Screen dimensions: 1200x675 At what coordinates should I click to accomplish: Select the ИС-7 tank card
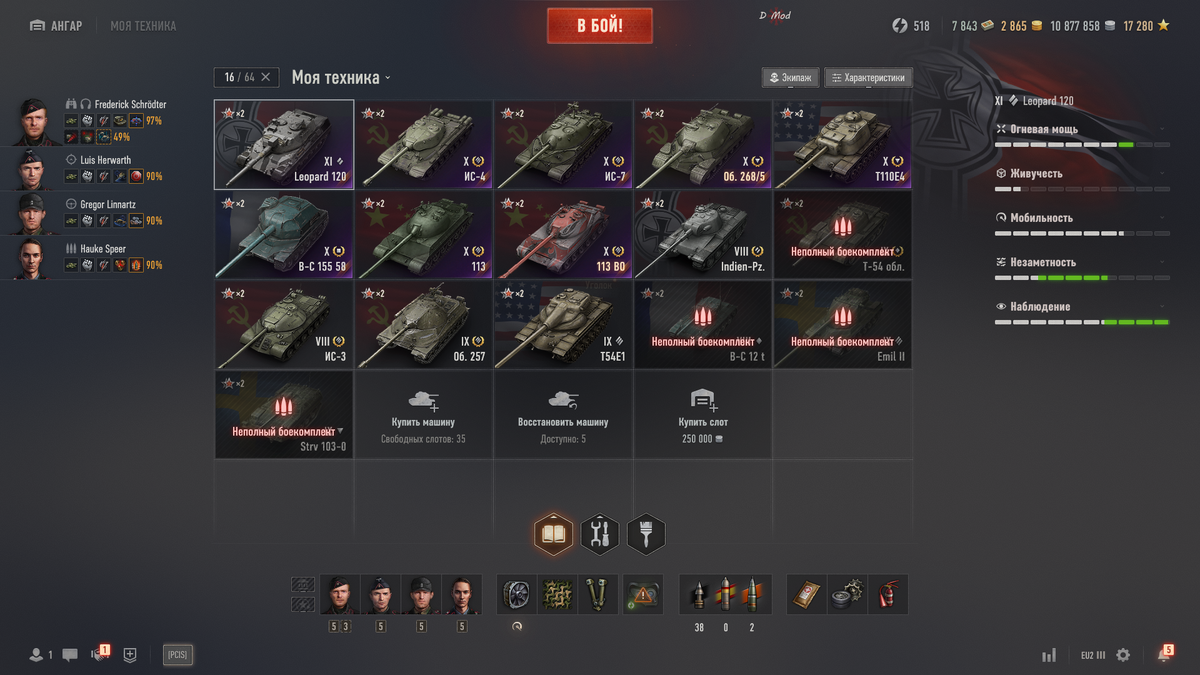[563, 145]
